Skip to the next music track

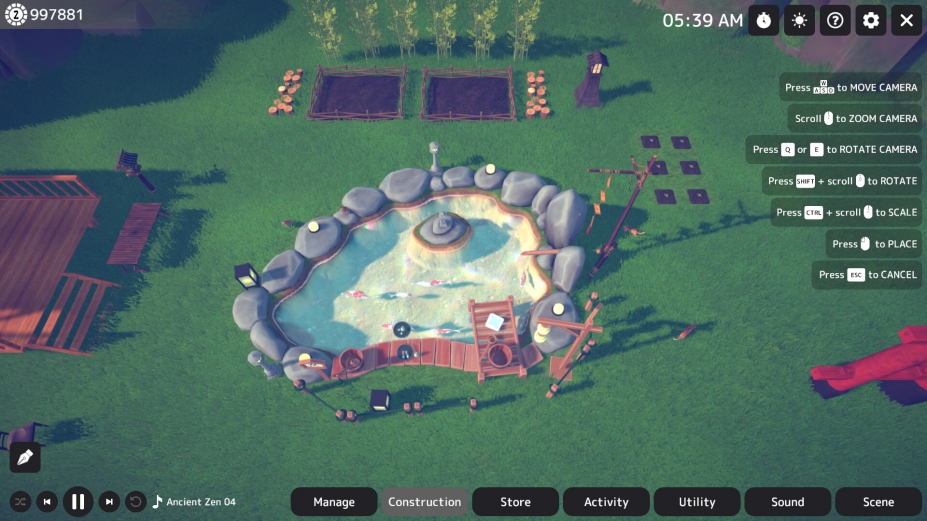click(x=110, y=502)
